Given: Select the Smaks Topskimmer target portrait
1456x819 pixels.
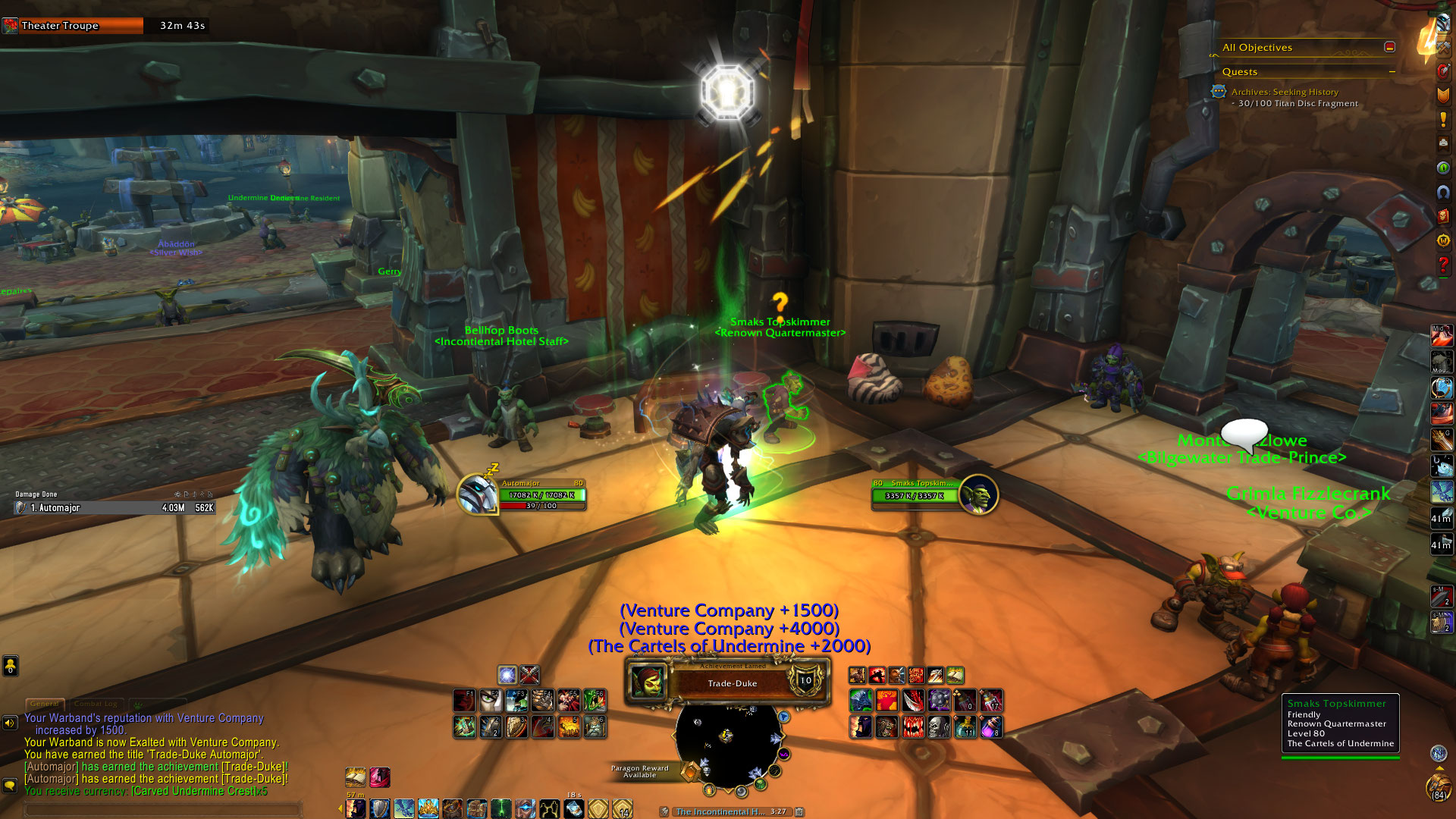Looking at the screenshot, I should click(x=978, y=494).
